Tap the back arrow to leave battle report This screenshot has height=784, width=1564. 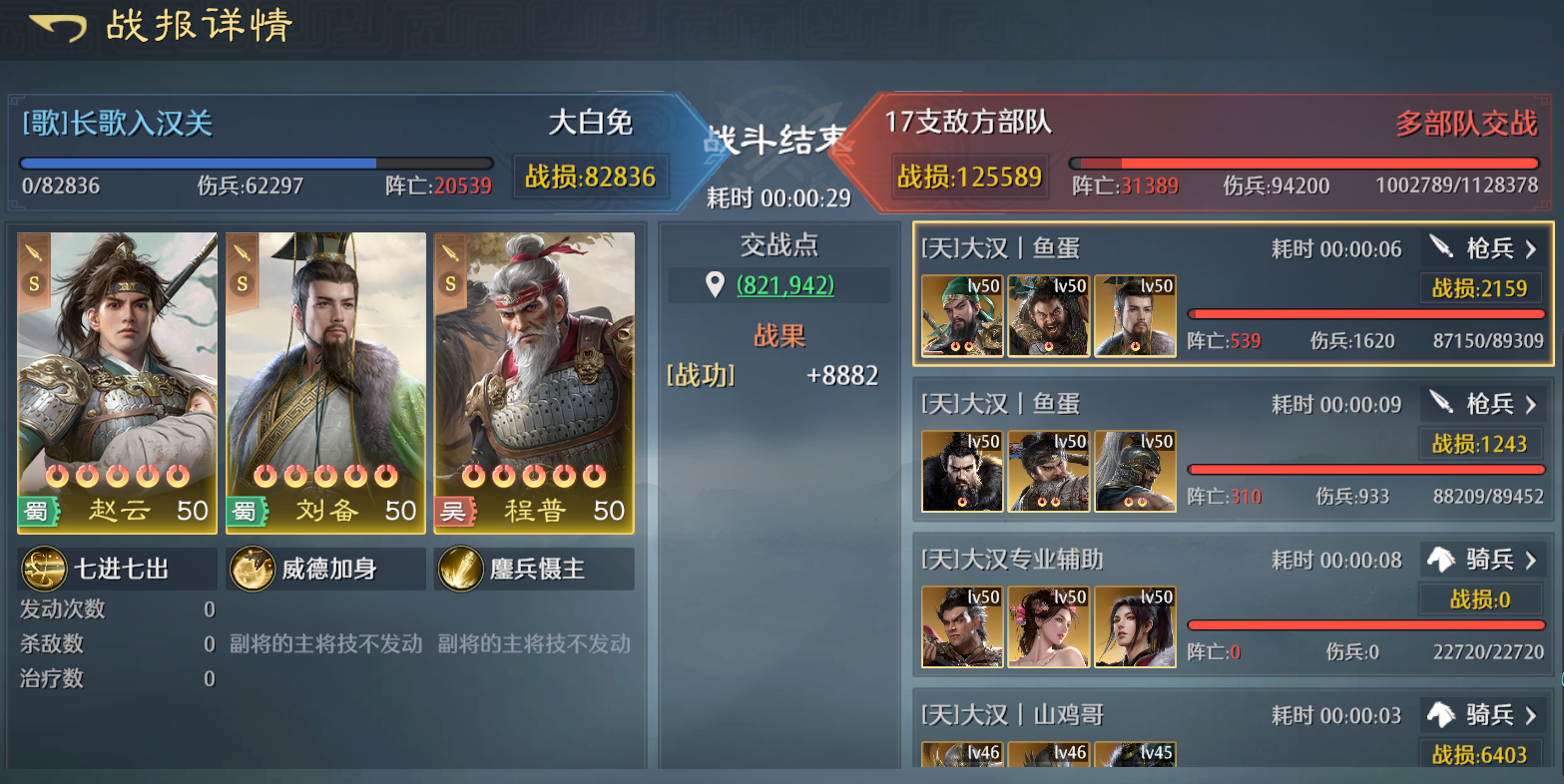tap(57, 27)
